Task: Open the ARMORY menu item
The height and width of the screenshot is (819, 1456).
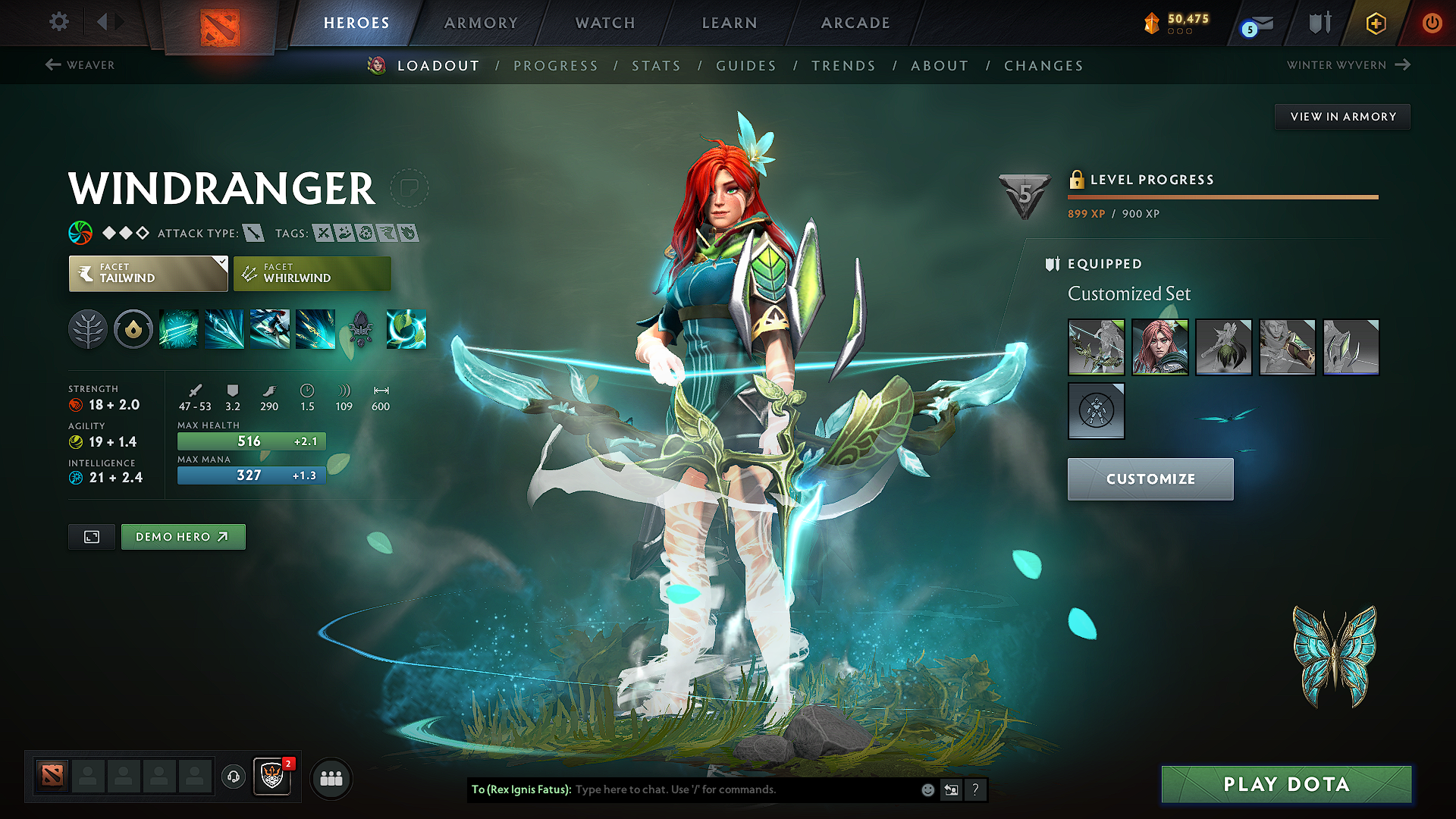Action: coord(481,23)
